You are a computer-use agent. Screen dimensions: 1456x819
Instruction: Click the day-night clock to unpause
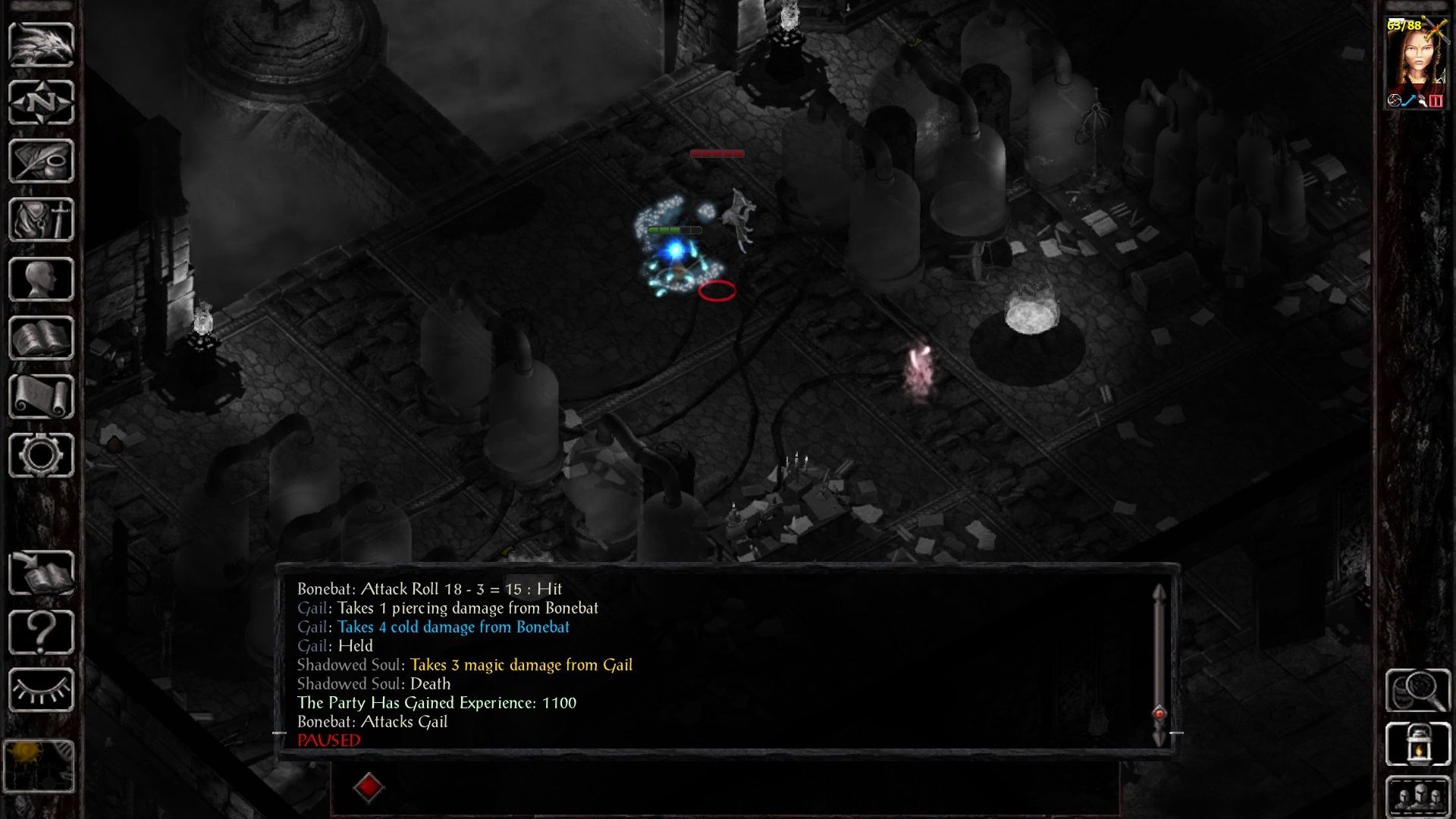pyautogui.click(x=39, y=766)
